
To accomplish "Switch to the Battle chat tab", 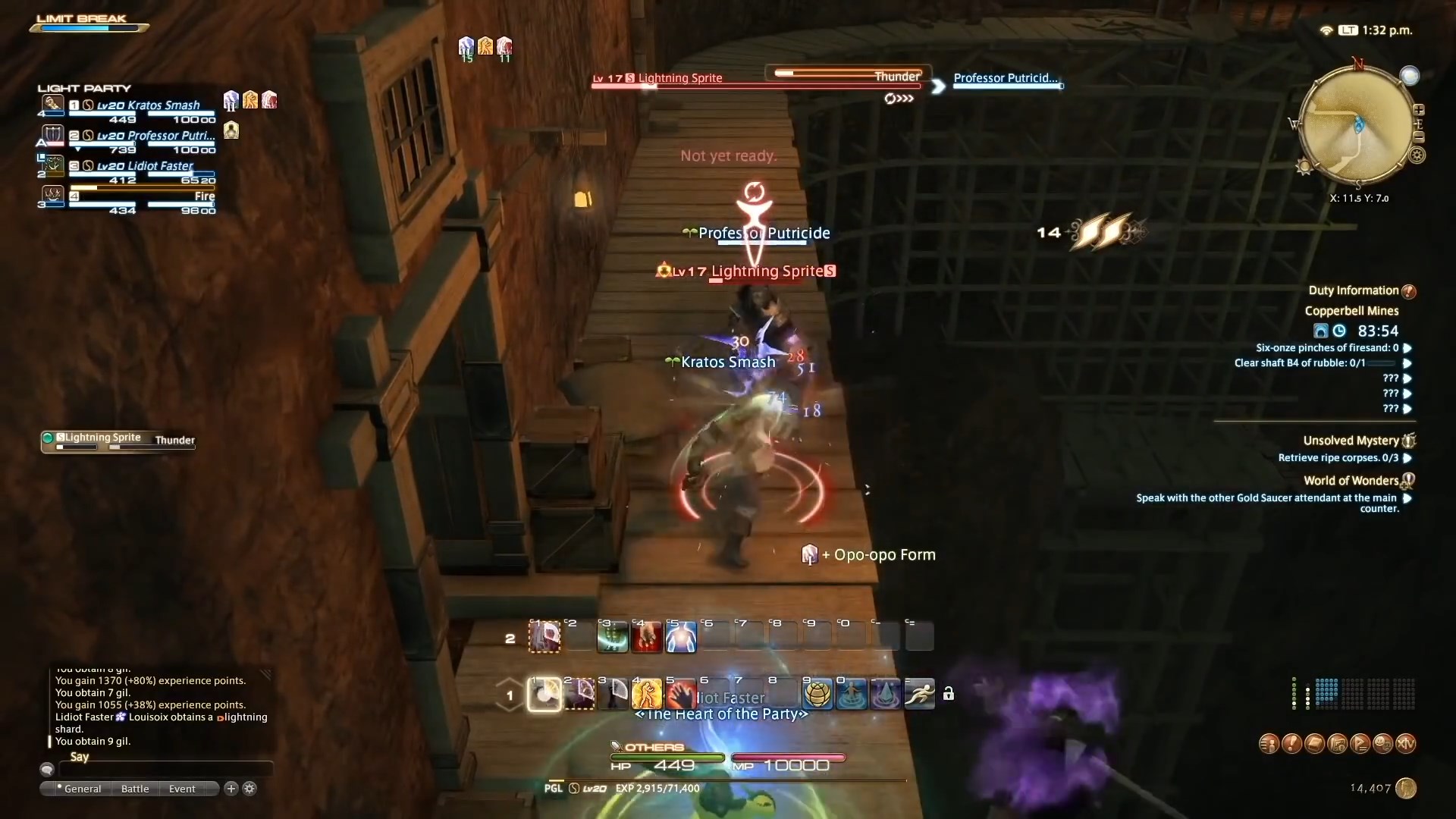I will pos(134,789).
